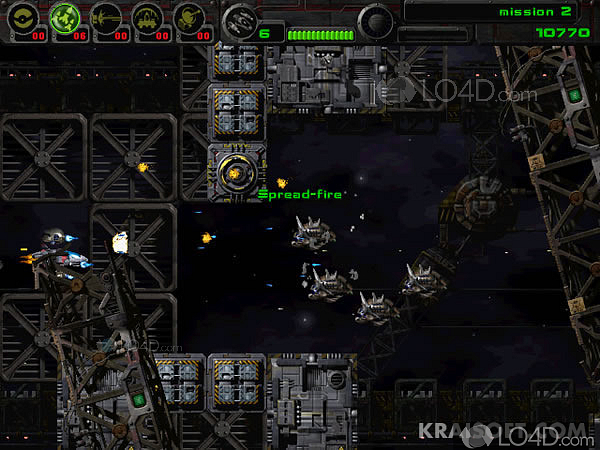Click the ships lives icon

point(239,19)
